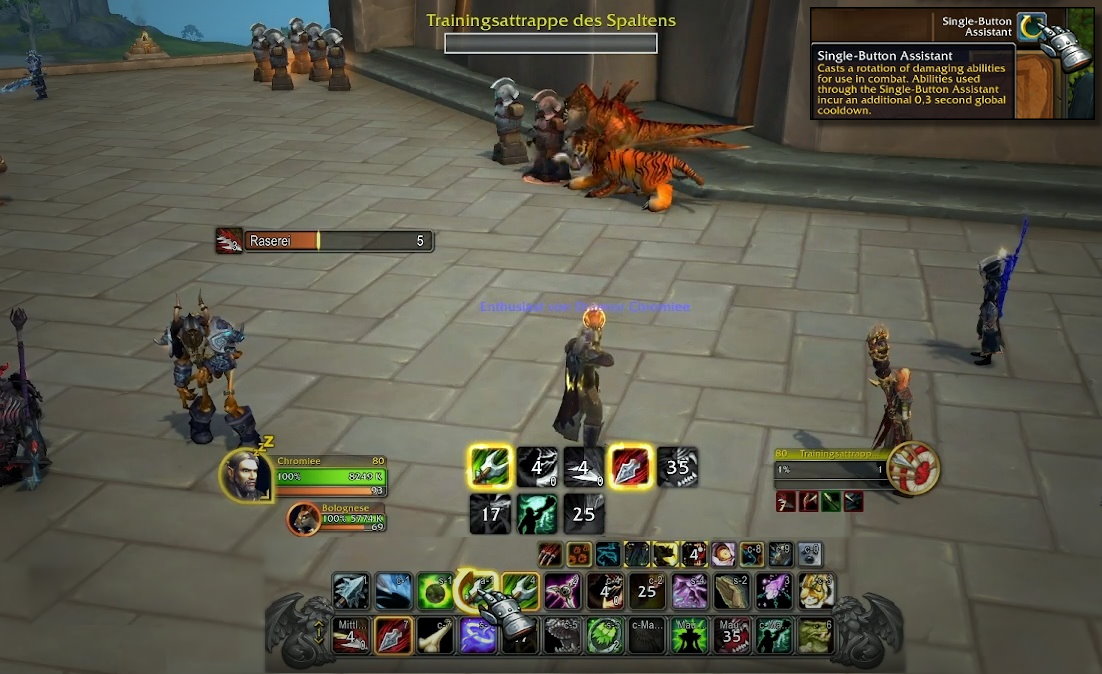Use the green orb ability marked s-1
Viewport: 1102px width, 674px height.
tap(435, 591)
